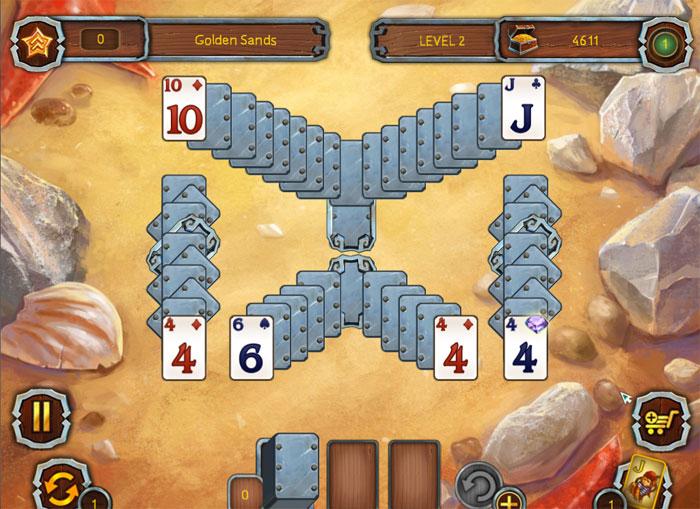Activate the orange shuffle arrows button

coord(56,485)
